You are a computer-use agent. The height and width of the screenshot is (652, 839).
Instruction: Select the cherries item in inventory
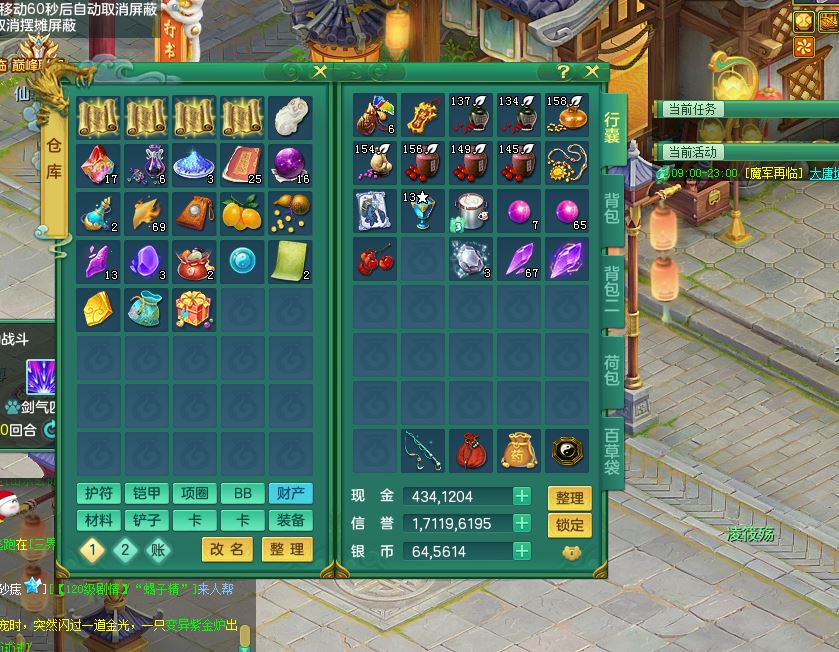[x=375, y=260]
